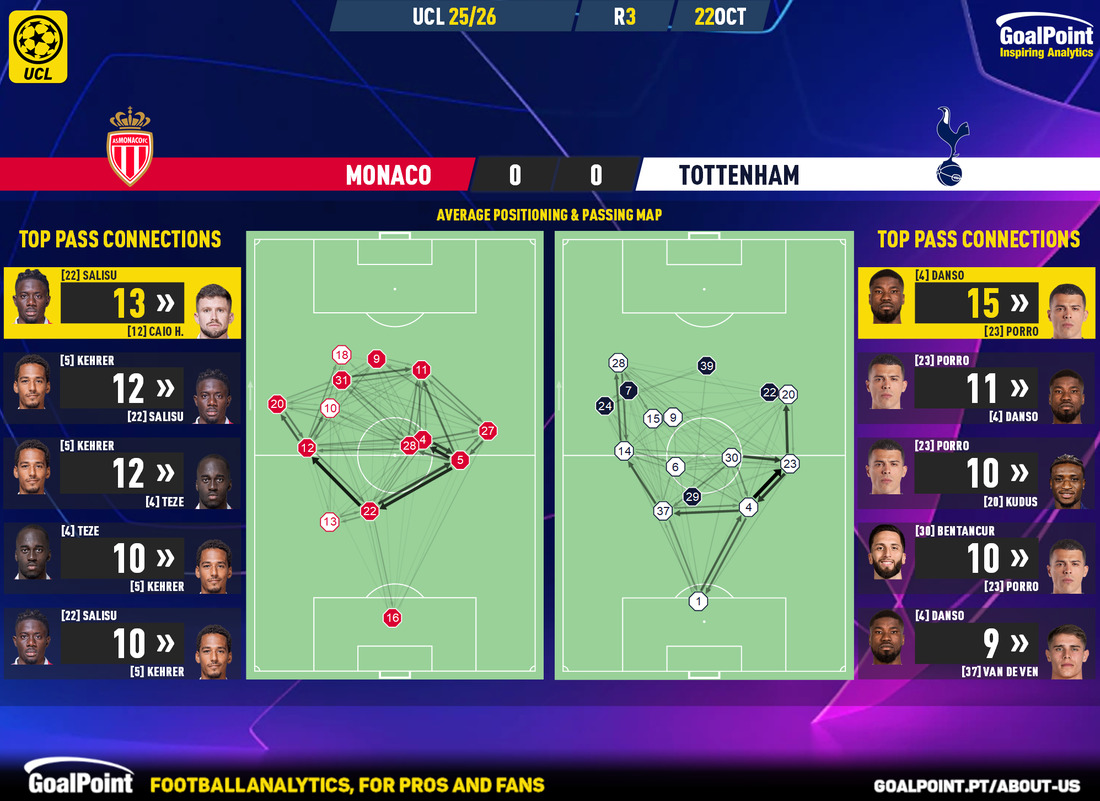Screen dimensions: 1100x801
Task: Select Monaco player 22 node on passing map
Action: click(x=369, y=510)
